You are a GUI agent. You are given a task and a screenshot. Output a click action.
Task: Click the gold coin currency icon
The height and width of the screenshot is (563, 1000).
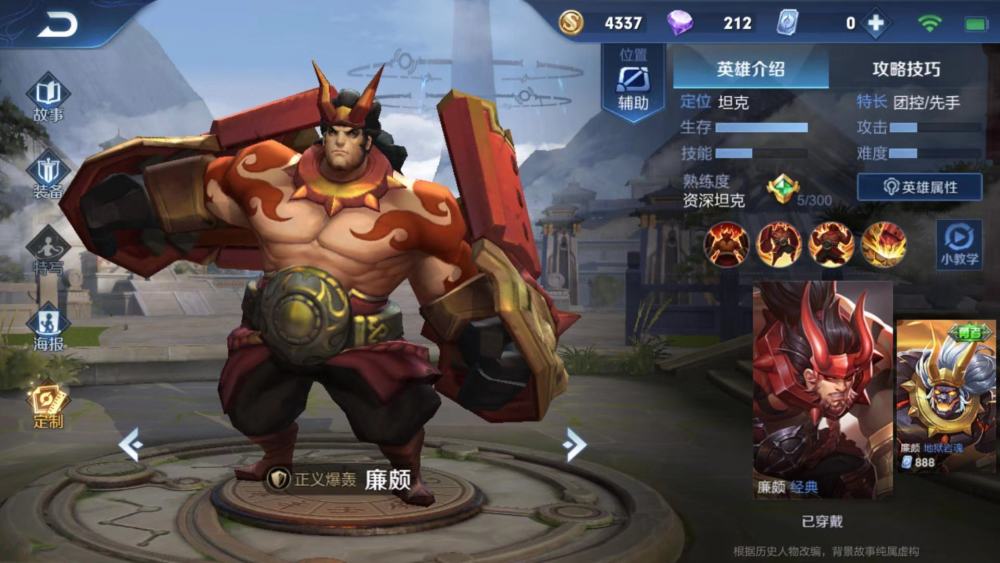click(571, 23)
